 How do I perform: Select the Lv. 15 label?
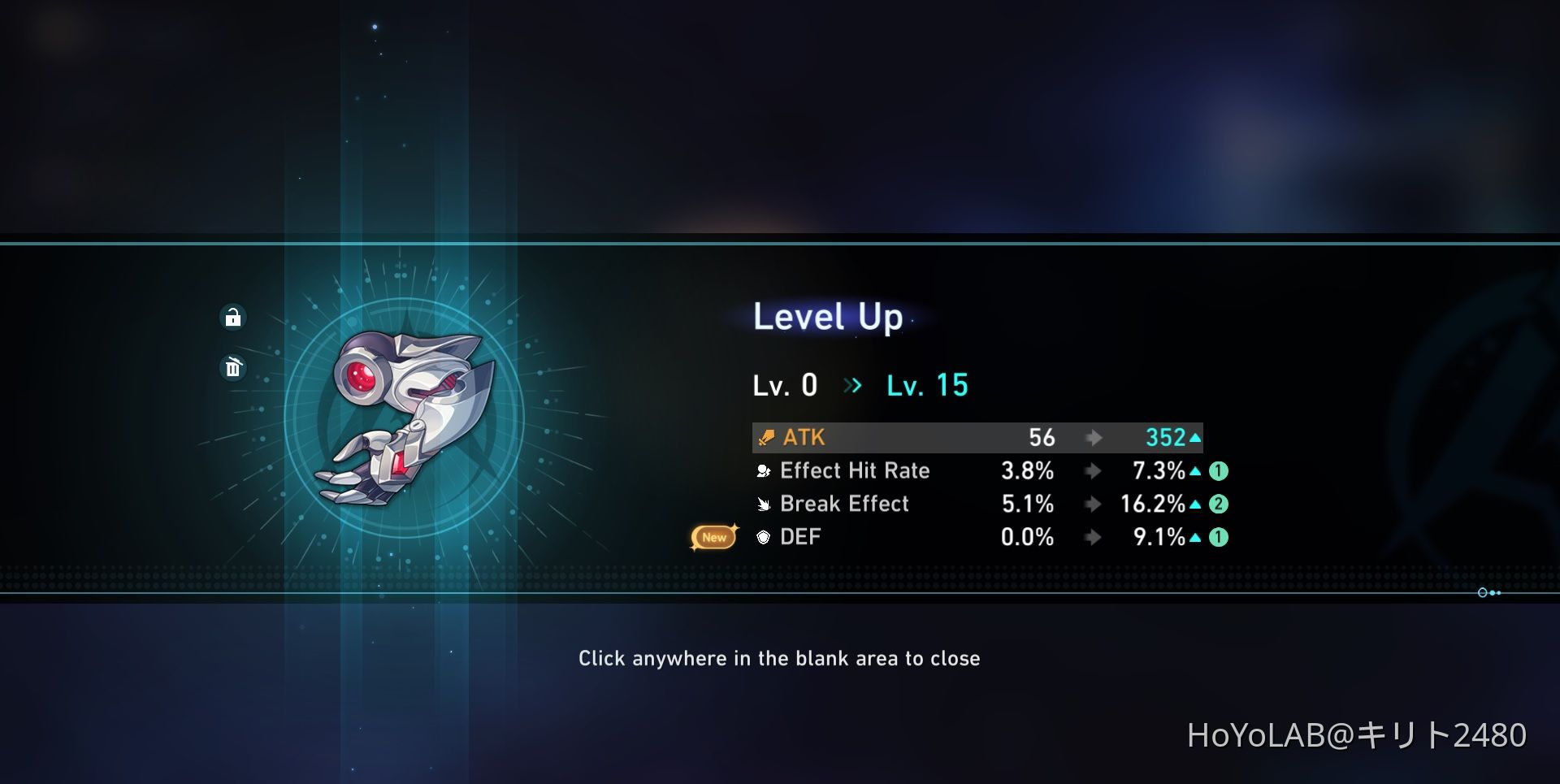pos(926,385)
